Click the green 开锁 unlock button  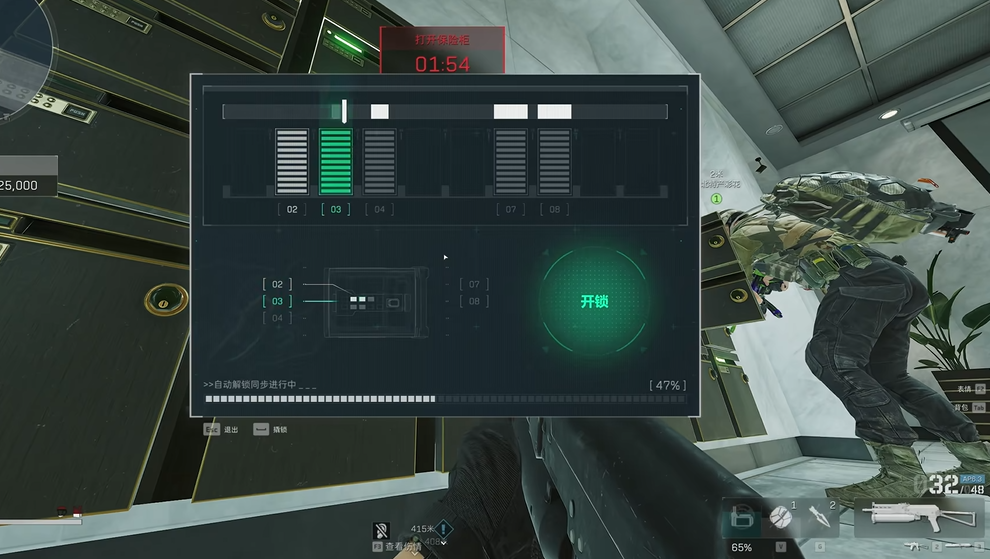point(594,301)
